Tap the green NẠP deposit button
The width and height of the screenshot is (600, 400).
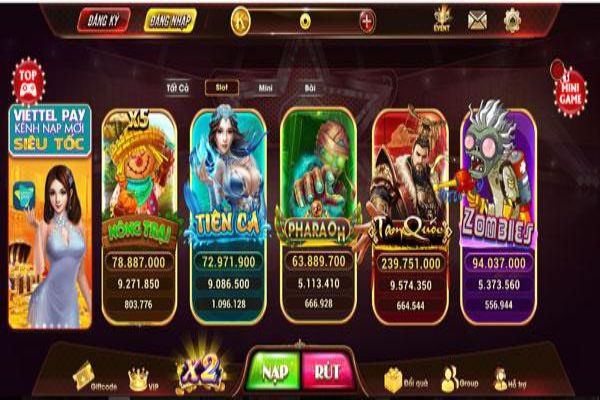point(270,370)
